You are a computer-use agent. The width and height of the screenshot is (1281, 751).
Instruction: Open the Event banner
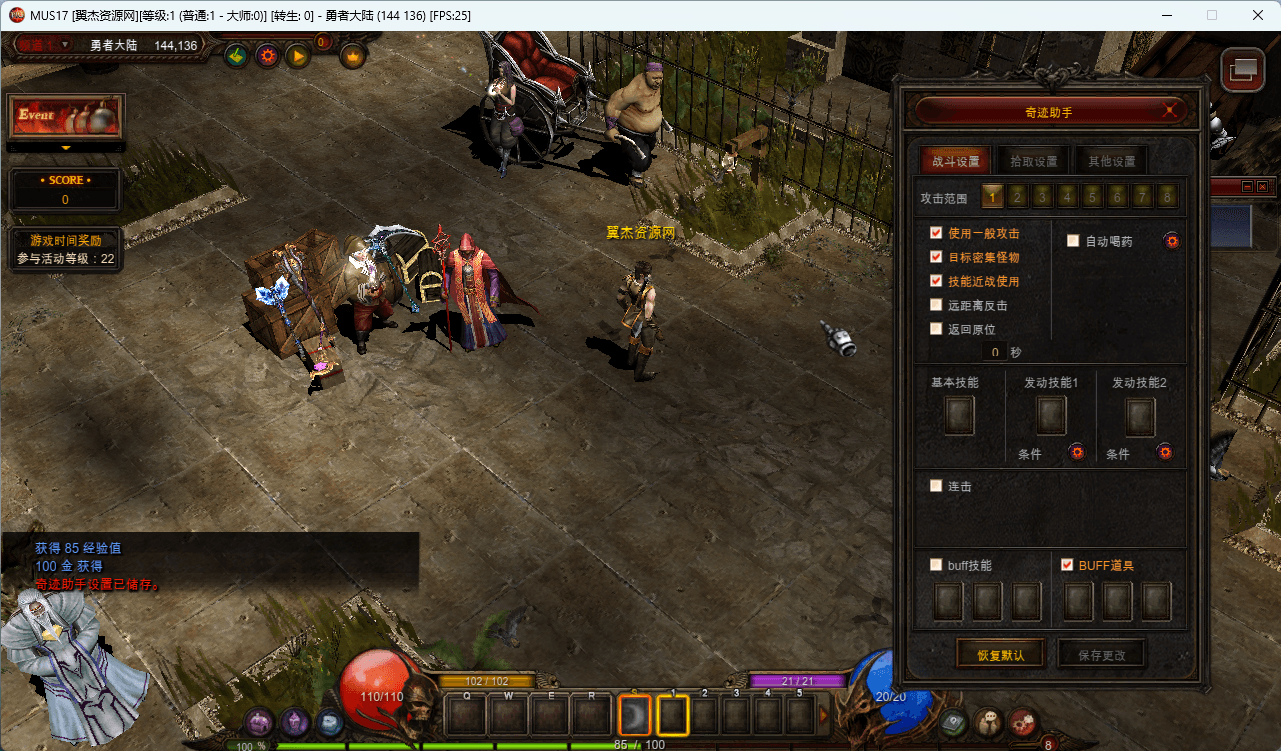point(66,116)
